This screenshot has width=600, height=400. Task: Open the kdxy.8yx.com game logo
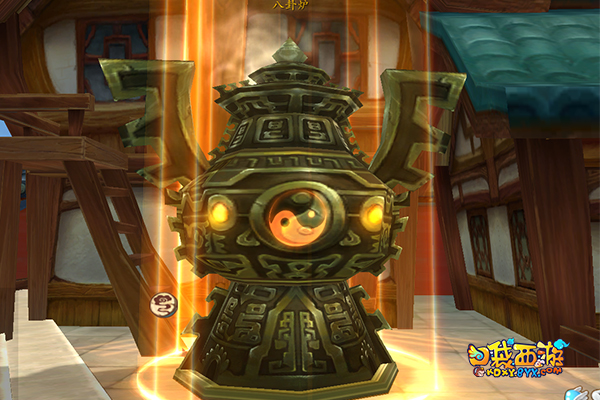519,363
